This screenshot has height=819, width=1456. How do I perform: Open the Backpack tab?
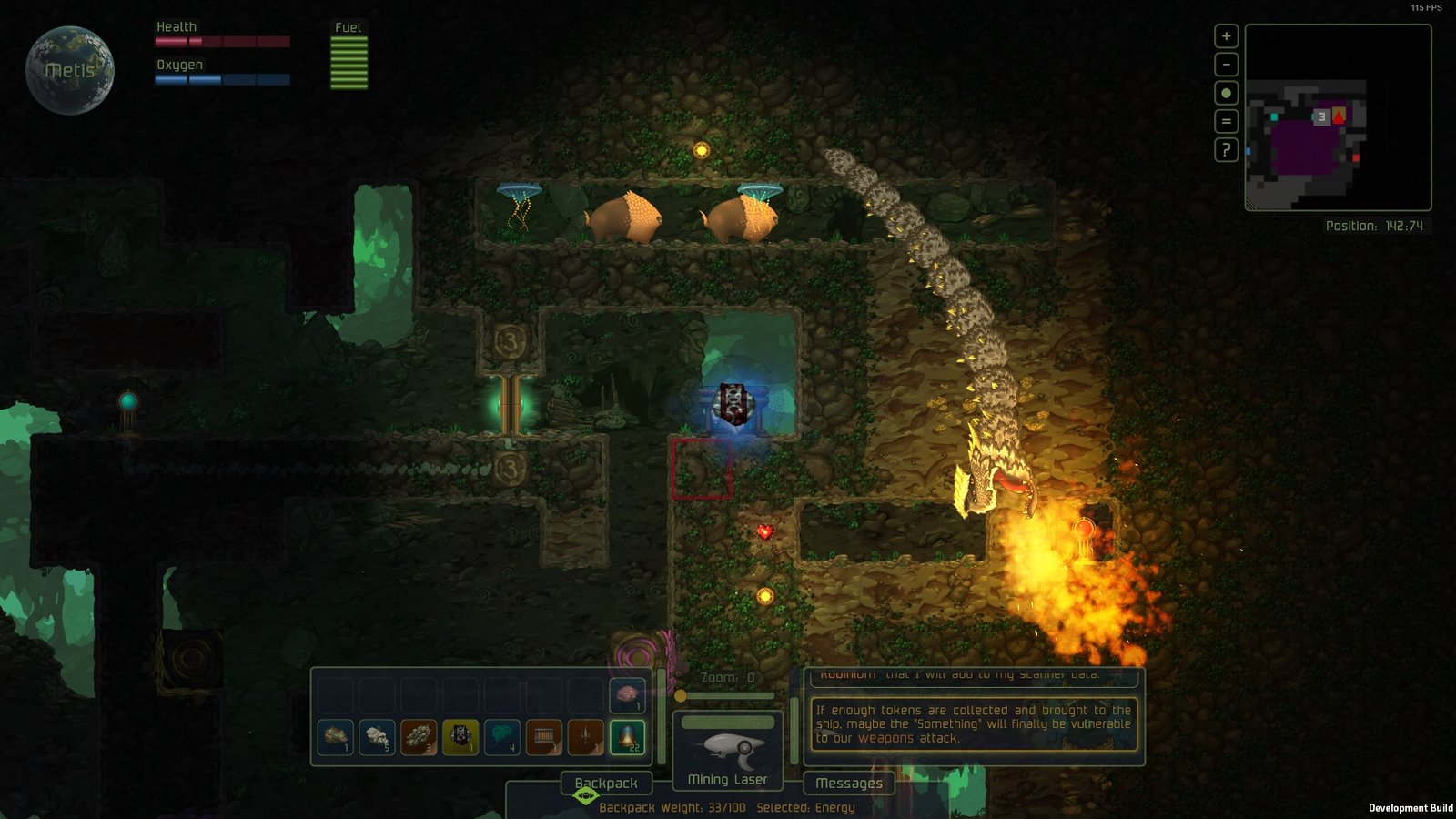coord(605,783)
